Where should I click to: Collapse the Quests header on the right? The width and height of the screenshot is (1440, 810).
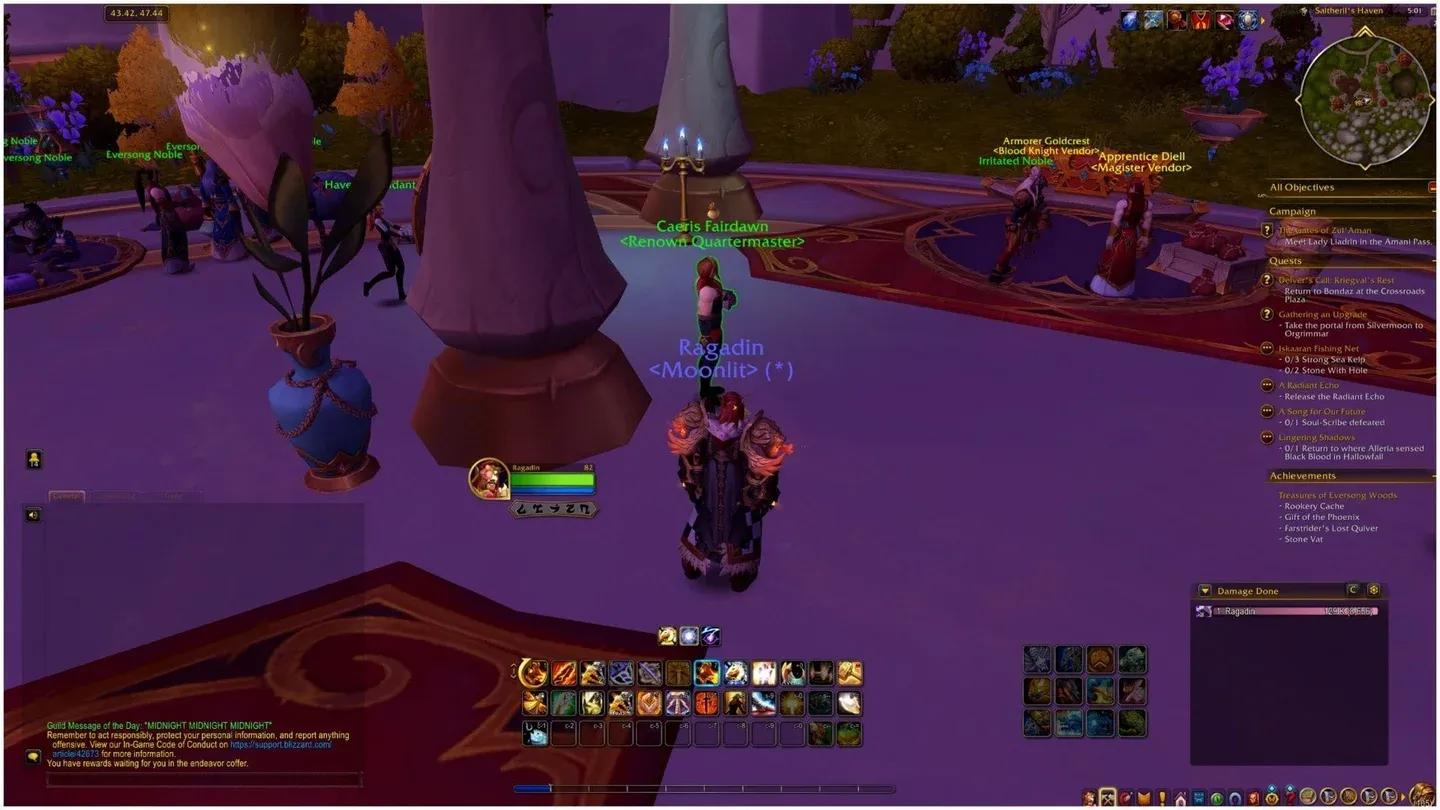tap(1432, 261)
